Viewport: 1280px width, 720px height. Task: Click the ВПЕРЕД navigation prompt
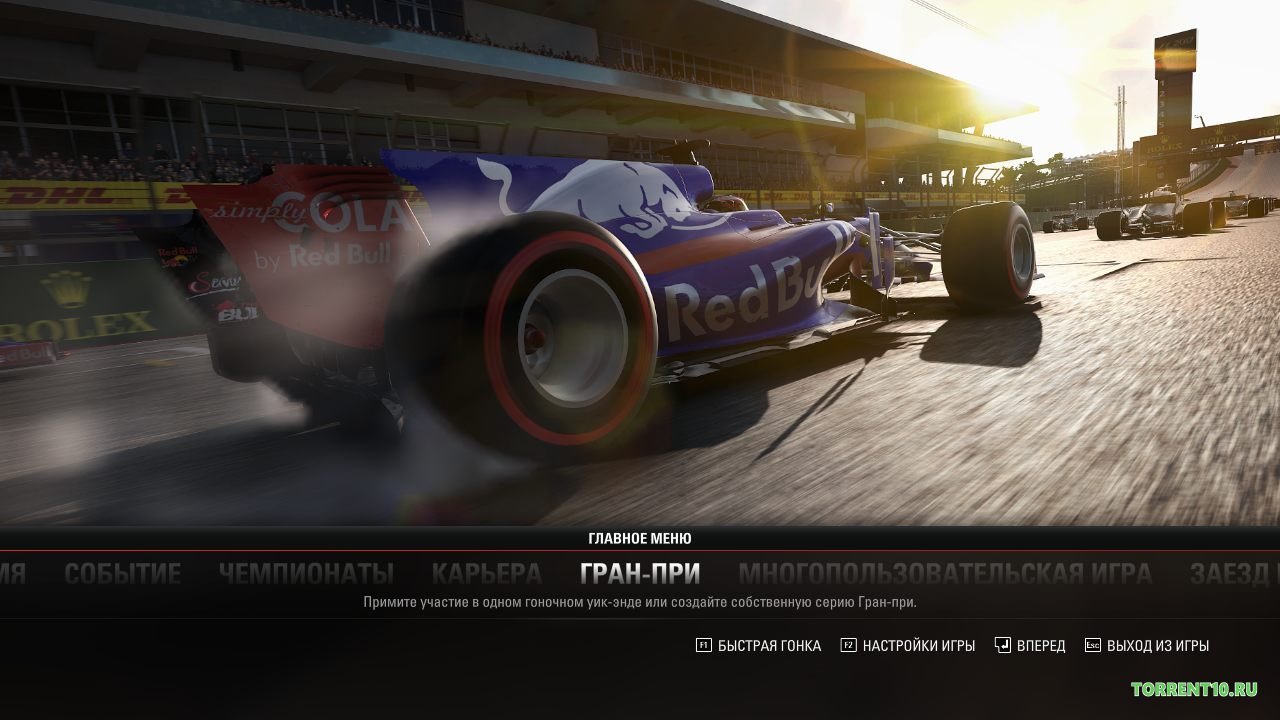click(1040, 645)
